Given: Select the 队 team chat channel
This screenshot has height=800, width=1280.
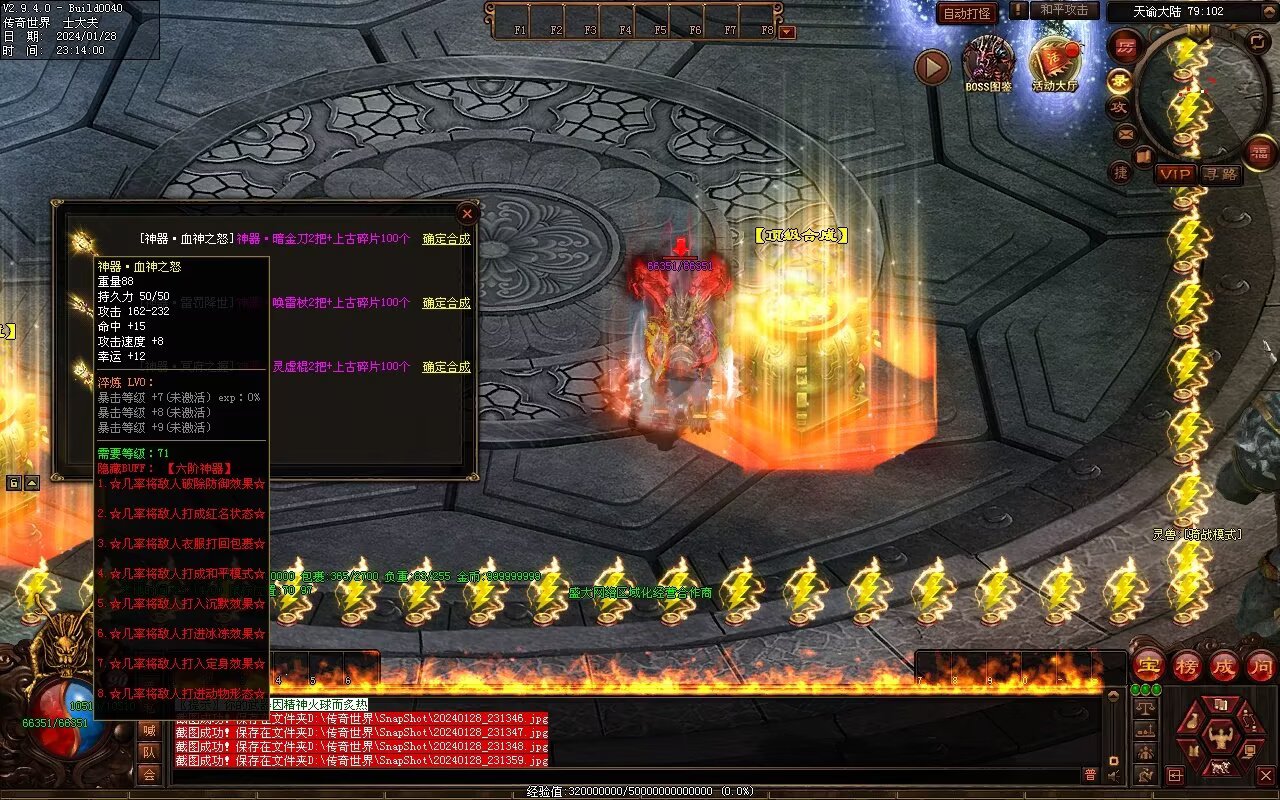Looking at the screenshot, I should click(x=149, y=752).
